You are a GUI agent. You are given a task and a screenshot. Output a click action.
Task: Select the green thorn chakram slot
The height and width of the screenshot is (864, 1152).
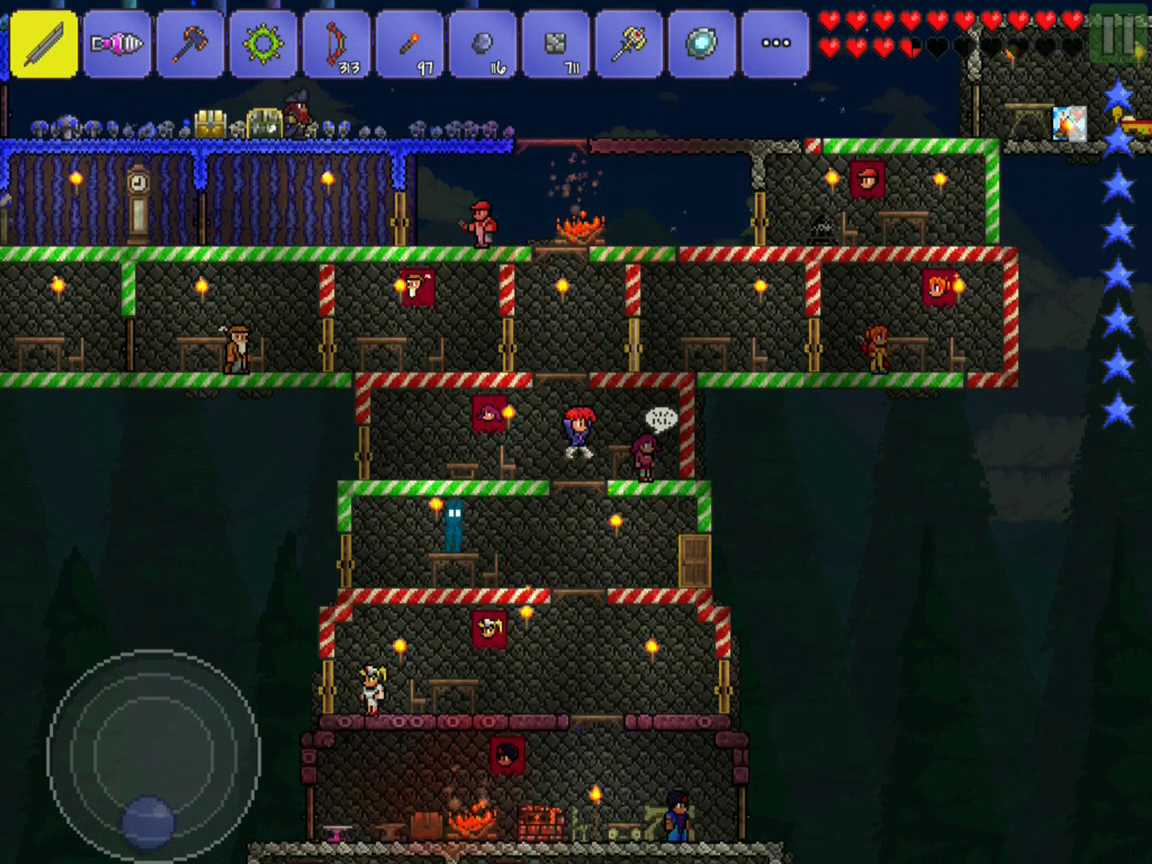263,44
